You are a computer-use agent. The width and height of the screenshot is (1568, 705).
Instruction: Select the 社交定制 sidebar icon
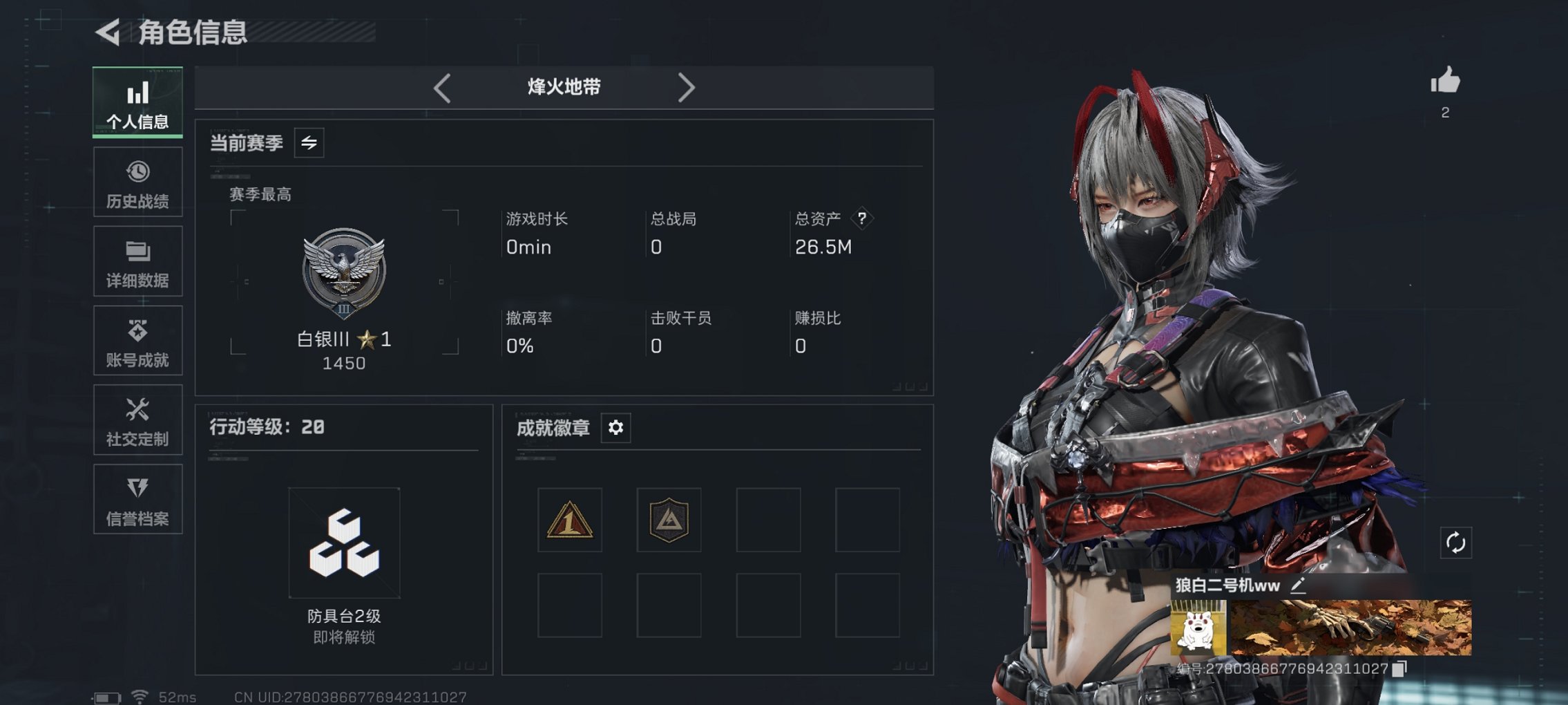tap(137, 420)
